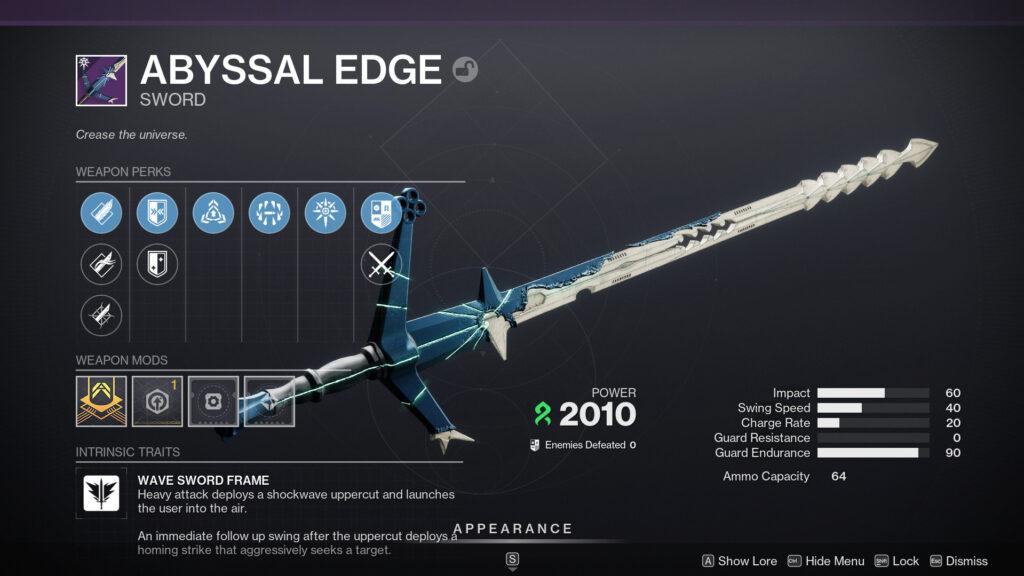Show the weapon lore
Viewport: 1024px width, 576px height.
pyautogui.click(x=739, y=561)
